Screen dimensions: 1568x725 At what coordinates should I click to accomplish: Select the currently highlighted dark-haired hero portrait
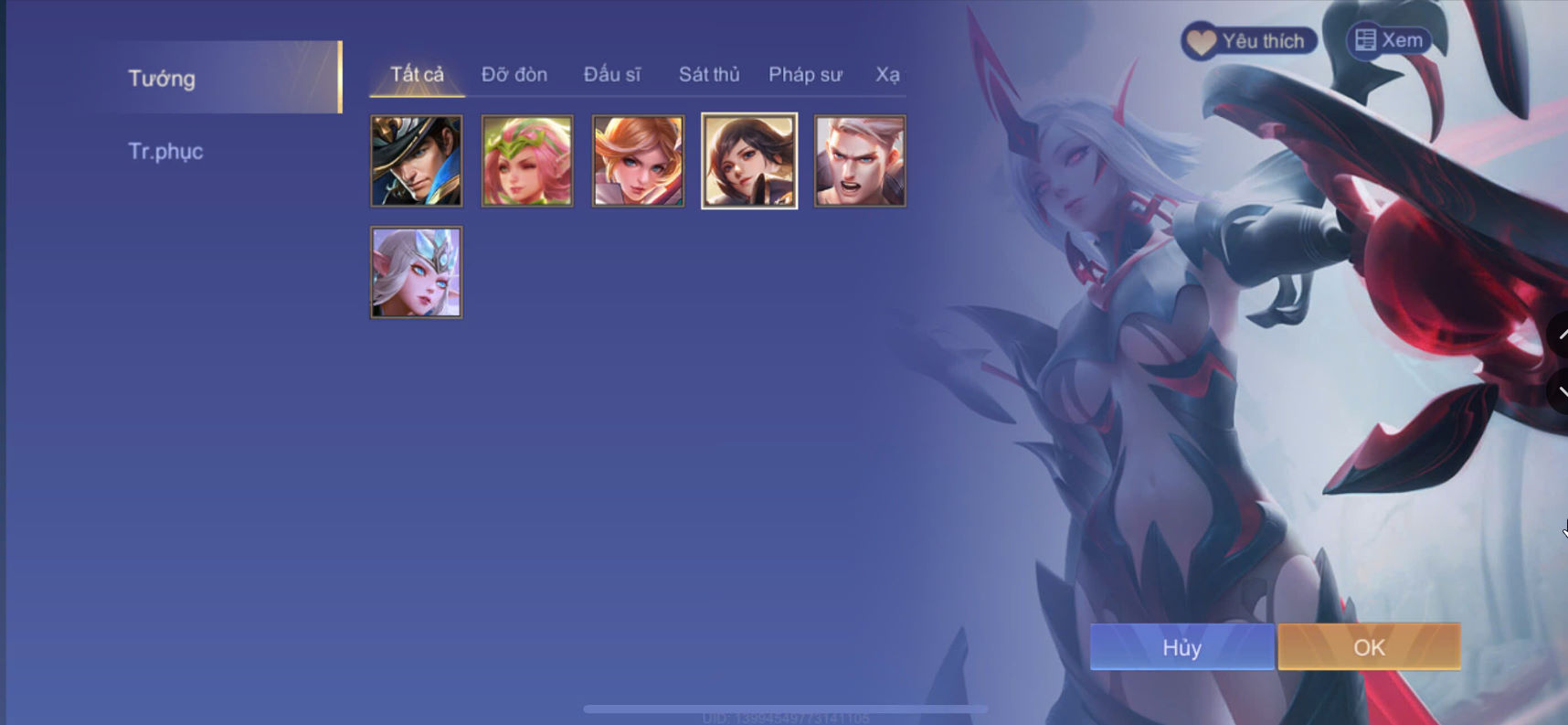(748, 161)
